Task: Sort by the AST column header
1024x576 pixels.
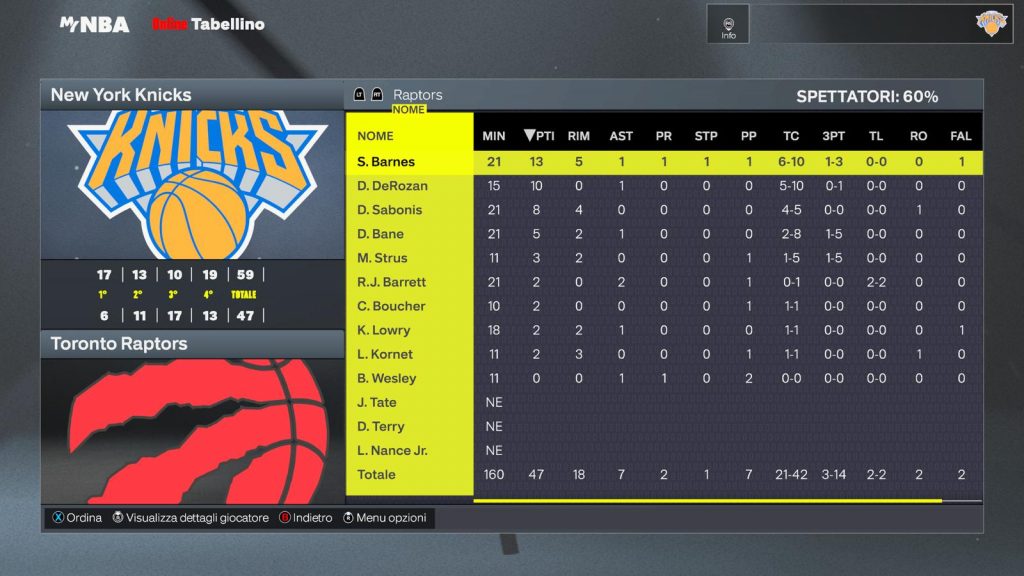Action: coord(621,136)
